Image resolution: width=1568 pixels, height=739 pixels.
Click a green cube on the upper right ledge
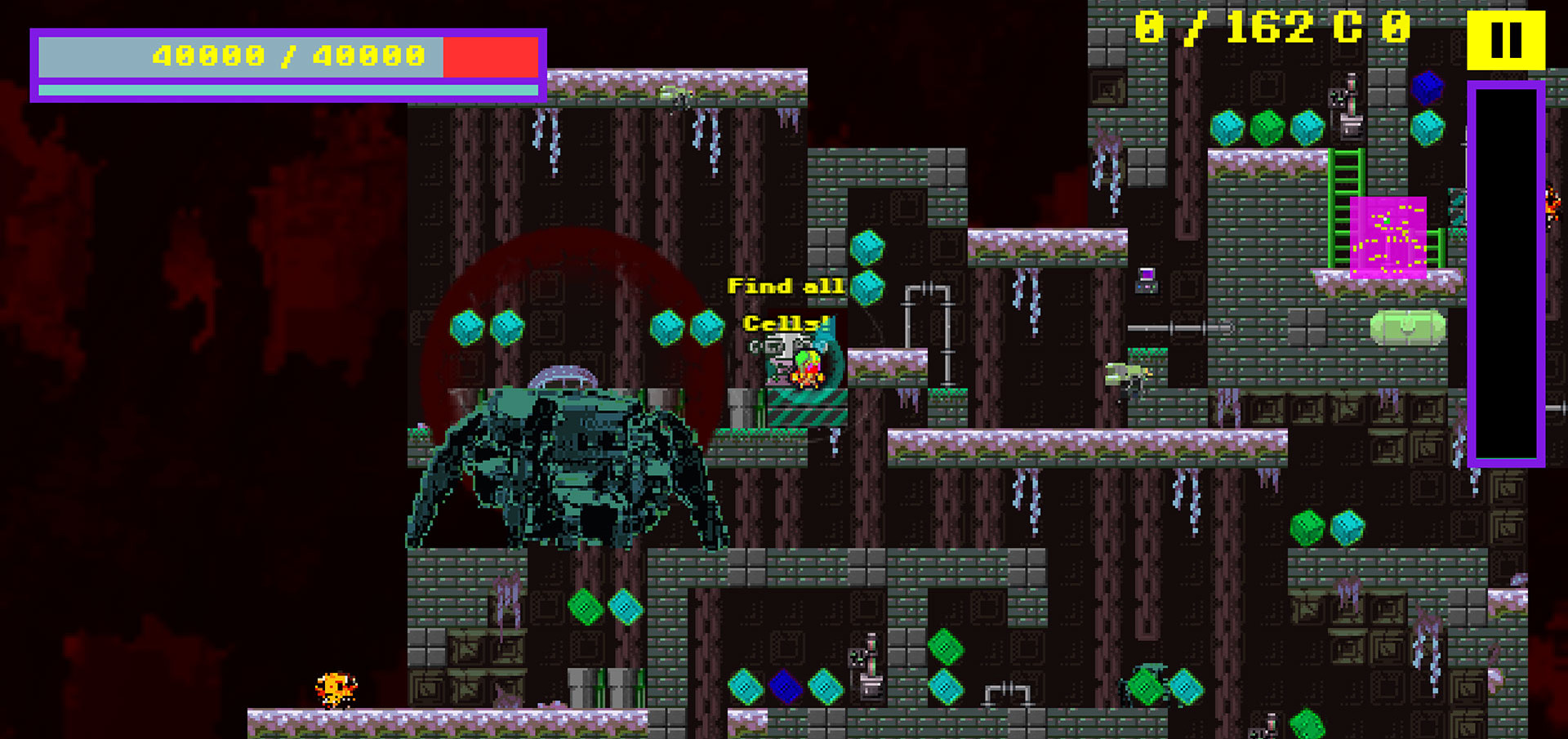pos(1267,127)
